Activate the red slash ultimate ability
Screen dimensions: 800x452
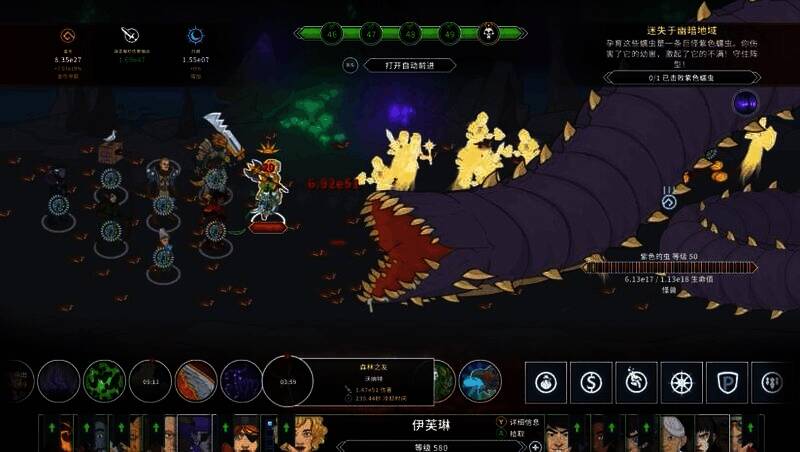coord(195,381)
